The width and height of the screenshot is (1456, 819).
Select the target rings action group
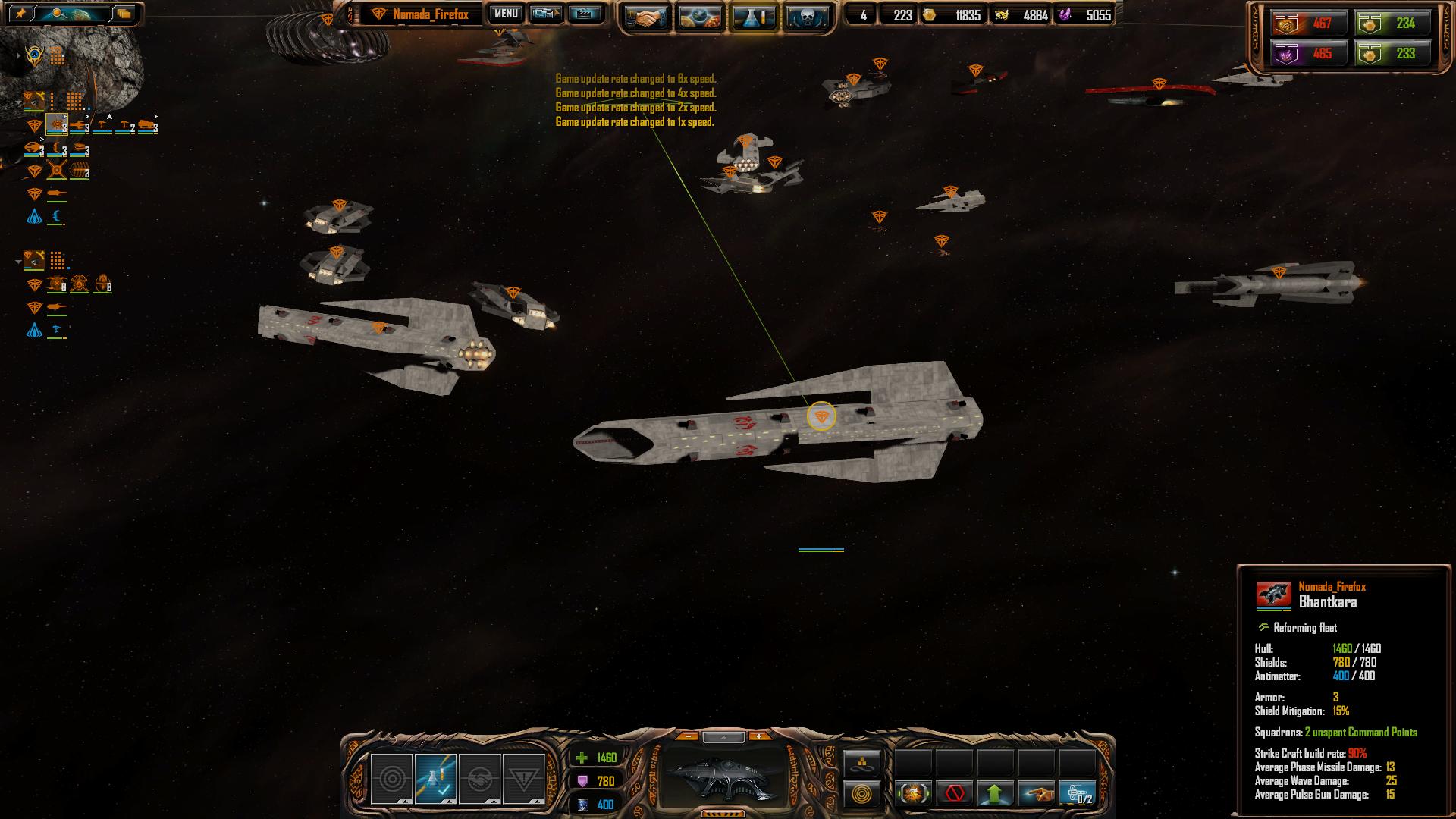(391, 779)
